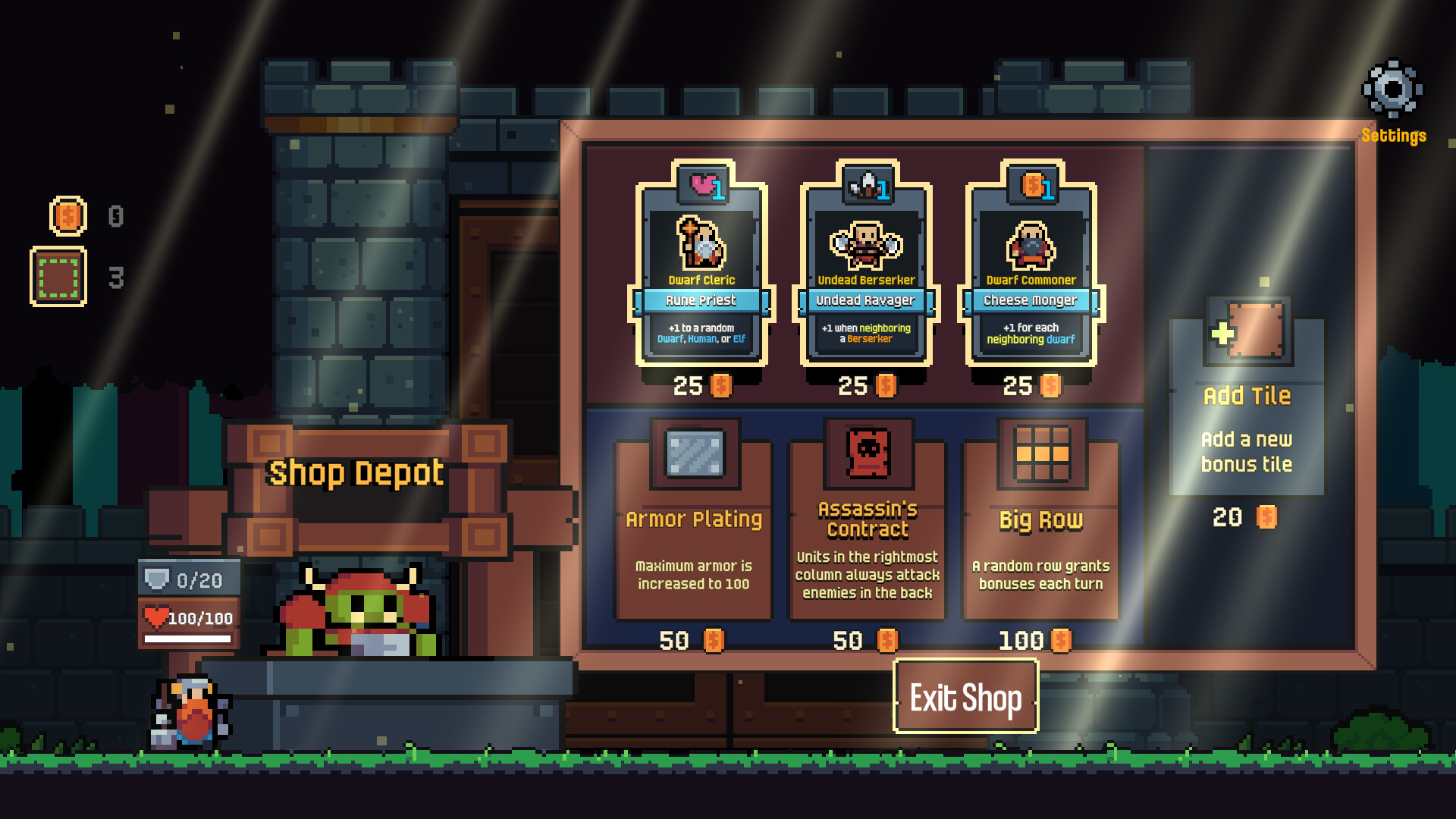Click the Shop Depot sign
The image size is (1456, 819).
pos(355,473)
